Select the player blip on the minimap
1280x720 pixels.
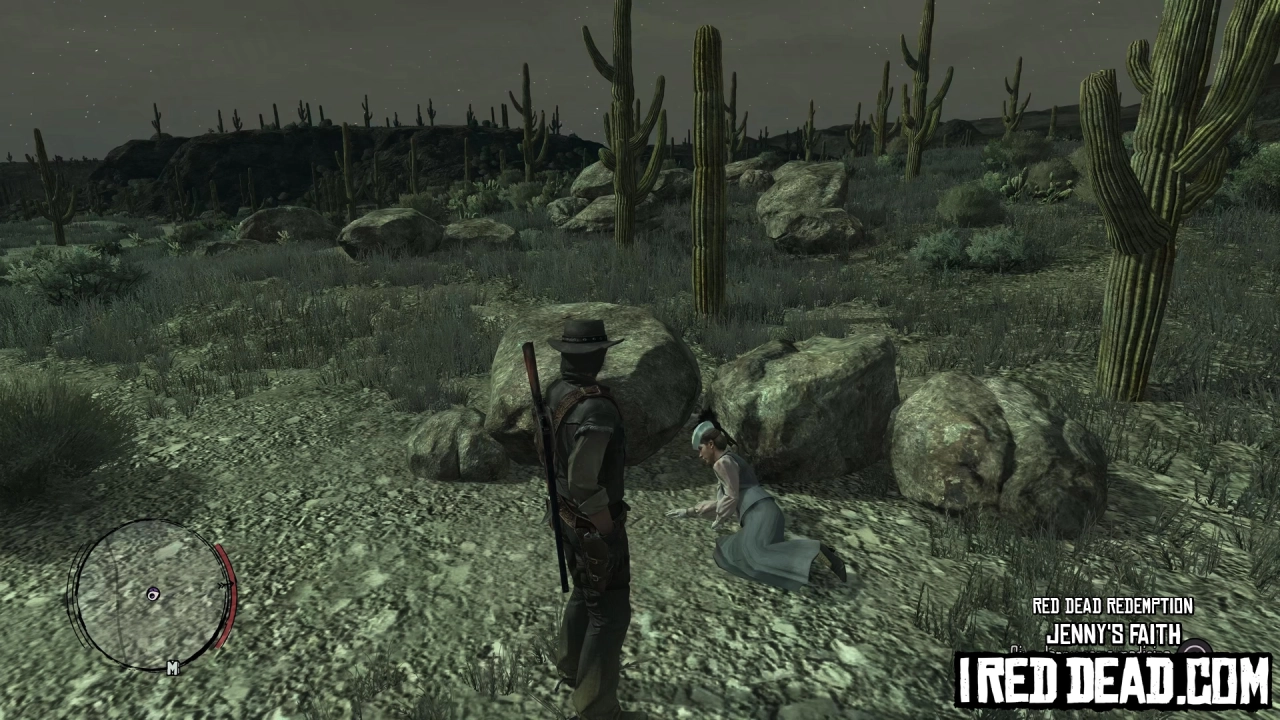click(x=152, y=596)
